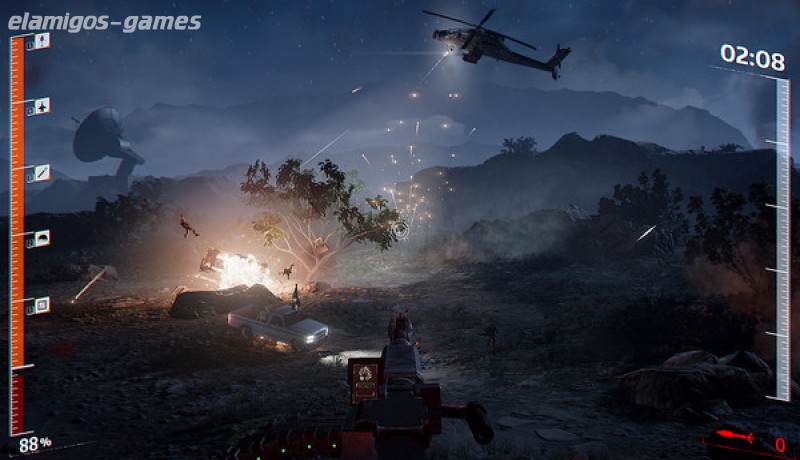The width and height of the screenshot is (800, 460).
Task: Choose the diagonal rod icon on the left gauge
Action: pyautogui.click(x=42, y=172)
